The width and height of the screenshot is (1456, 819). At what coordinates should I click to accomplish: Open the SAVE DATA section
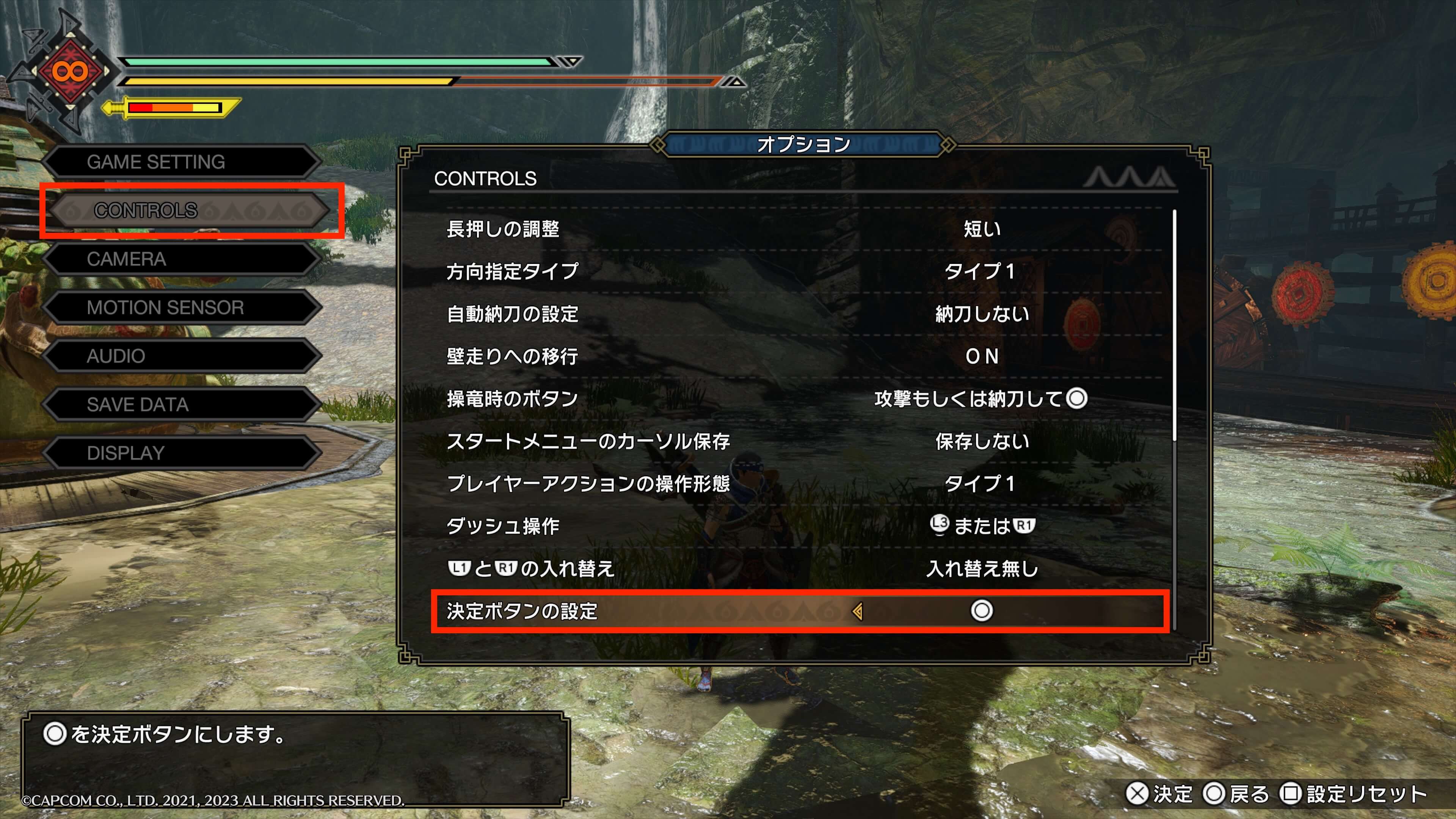(181, 405)
